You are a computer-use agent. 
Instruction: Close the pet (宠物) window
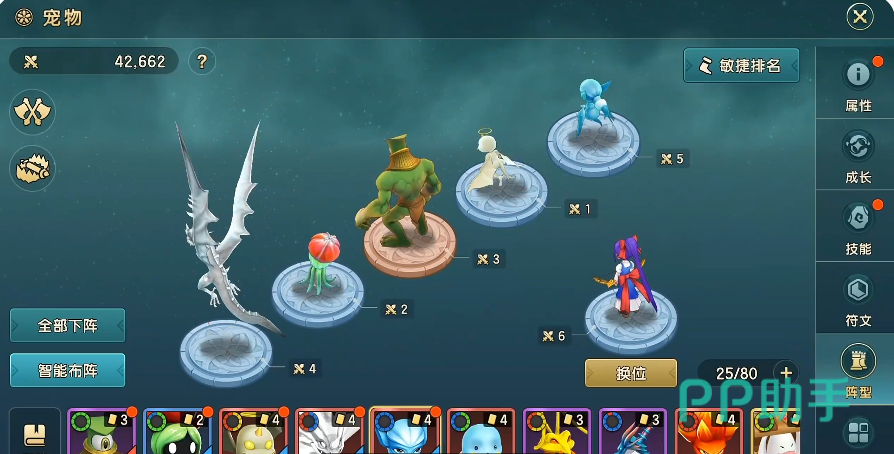860,16
